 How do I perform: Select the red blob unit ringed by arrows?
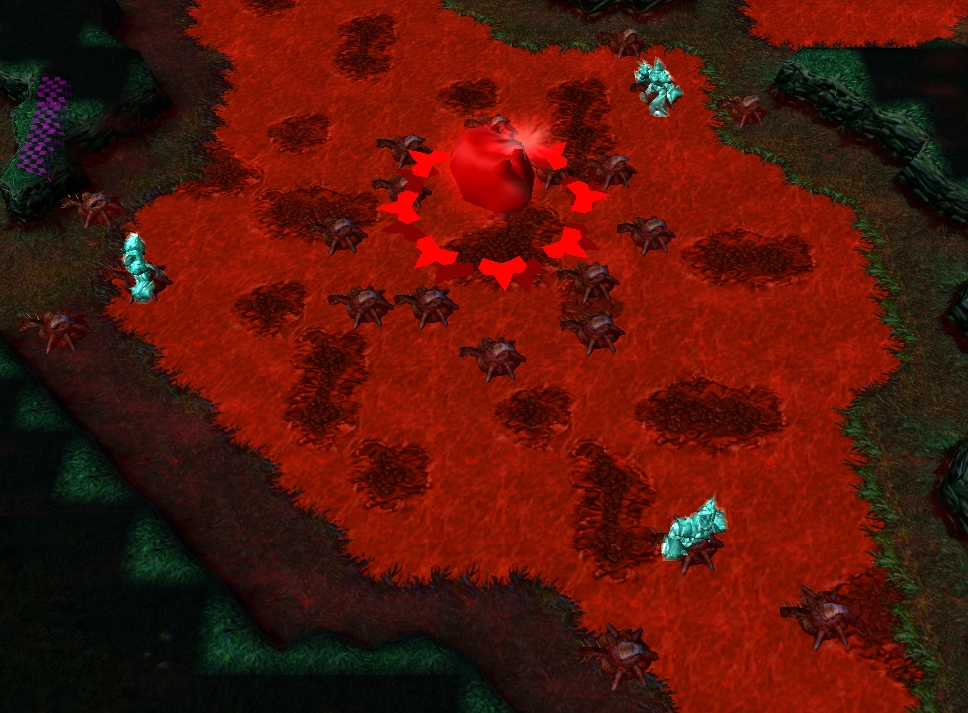click(x=491, y=172)
